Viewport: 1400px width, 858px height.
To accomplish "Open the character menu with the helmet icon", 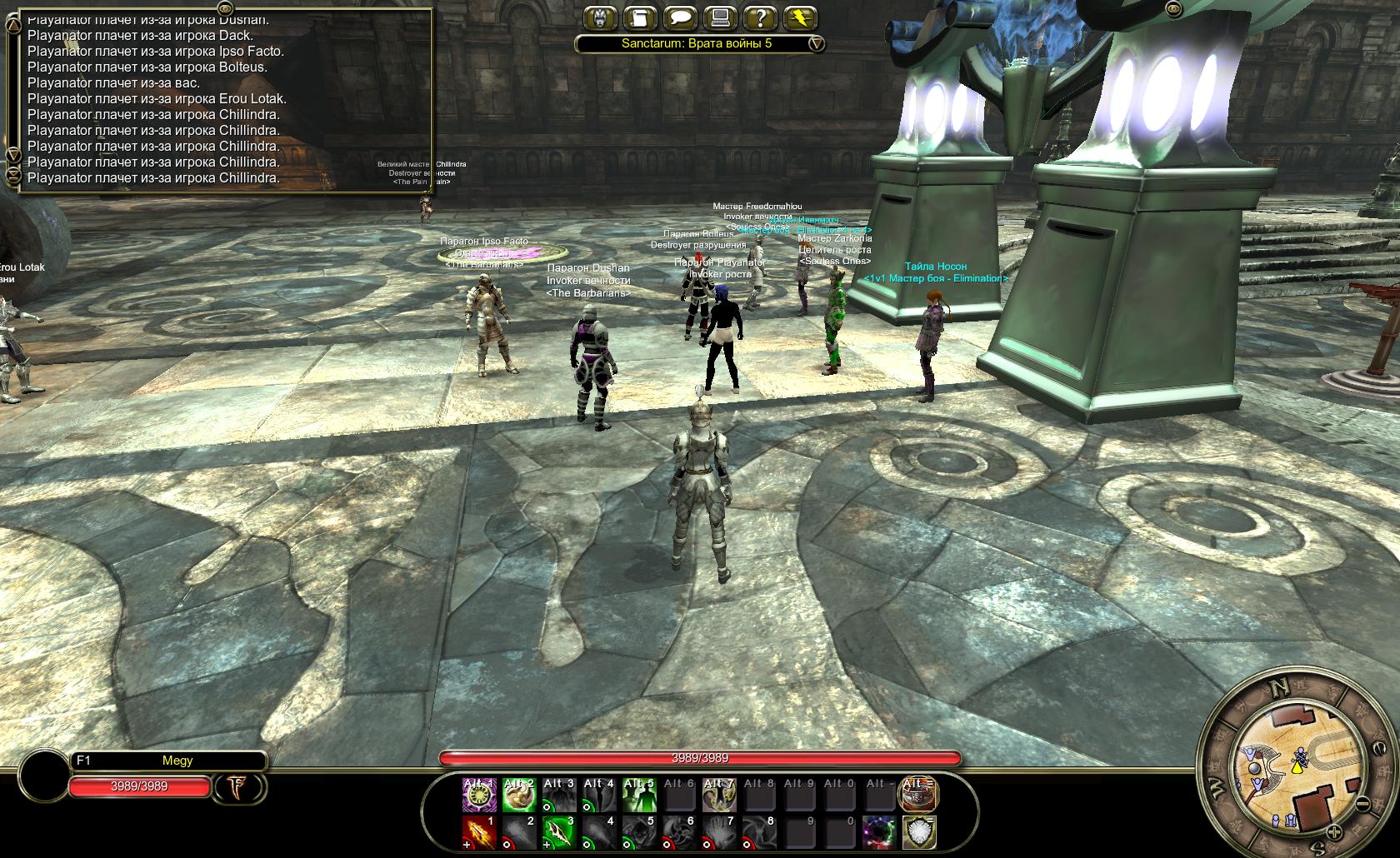I will point(602,18).
